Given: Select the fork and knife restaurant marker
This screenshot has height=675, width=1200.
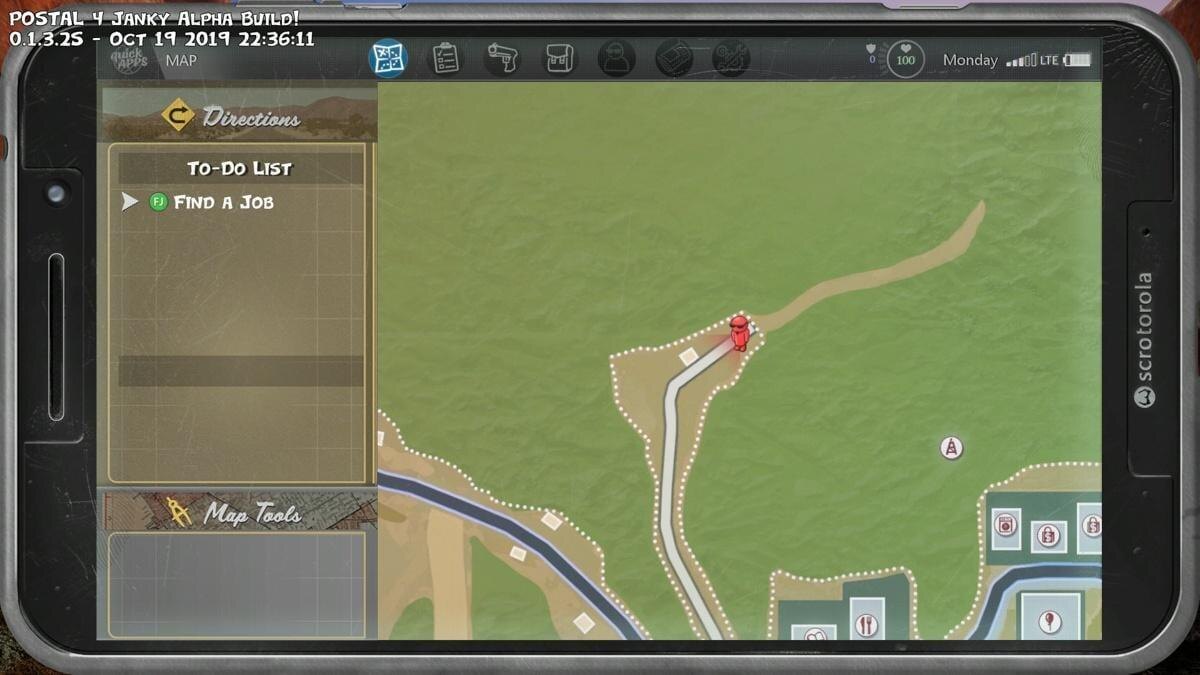Looking at the screenshot, I should pyautogui.click(x=866, y=623).
